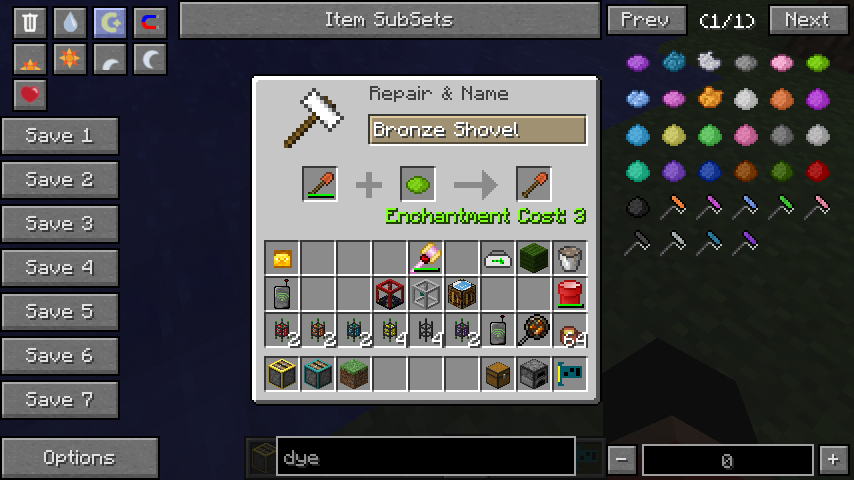Toggle rain with the water drop icon
This screenshot has height=480, width=854.
pos(70,22)
